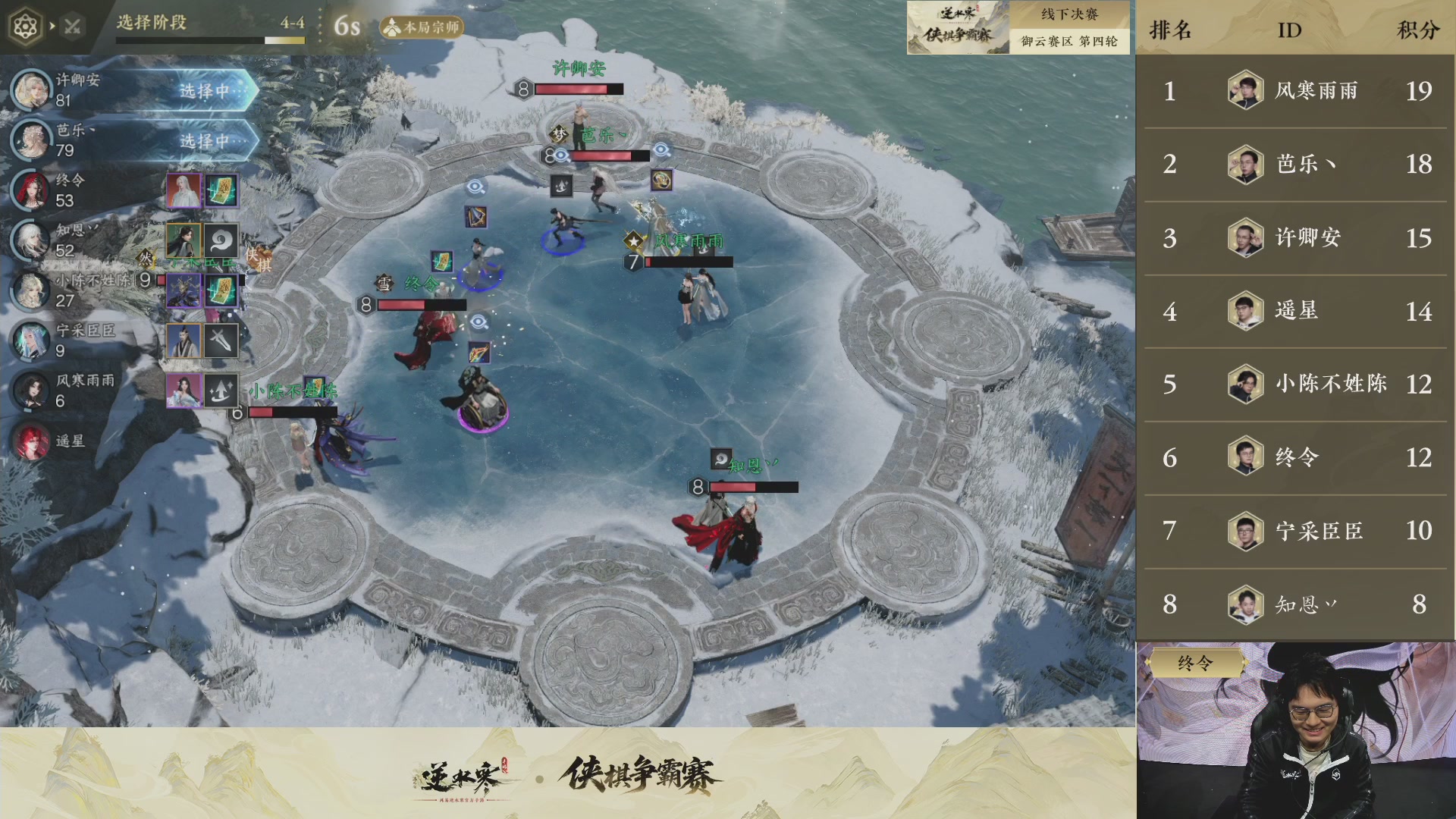Screen dimensions: 1456x819
Task: Click the expand arrow beside the settings hexagon
Action: coord(52,25)
